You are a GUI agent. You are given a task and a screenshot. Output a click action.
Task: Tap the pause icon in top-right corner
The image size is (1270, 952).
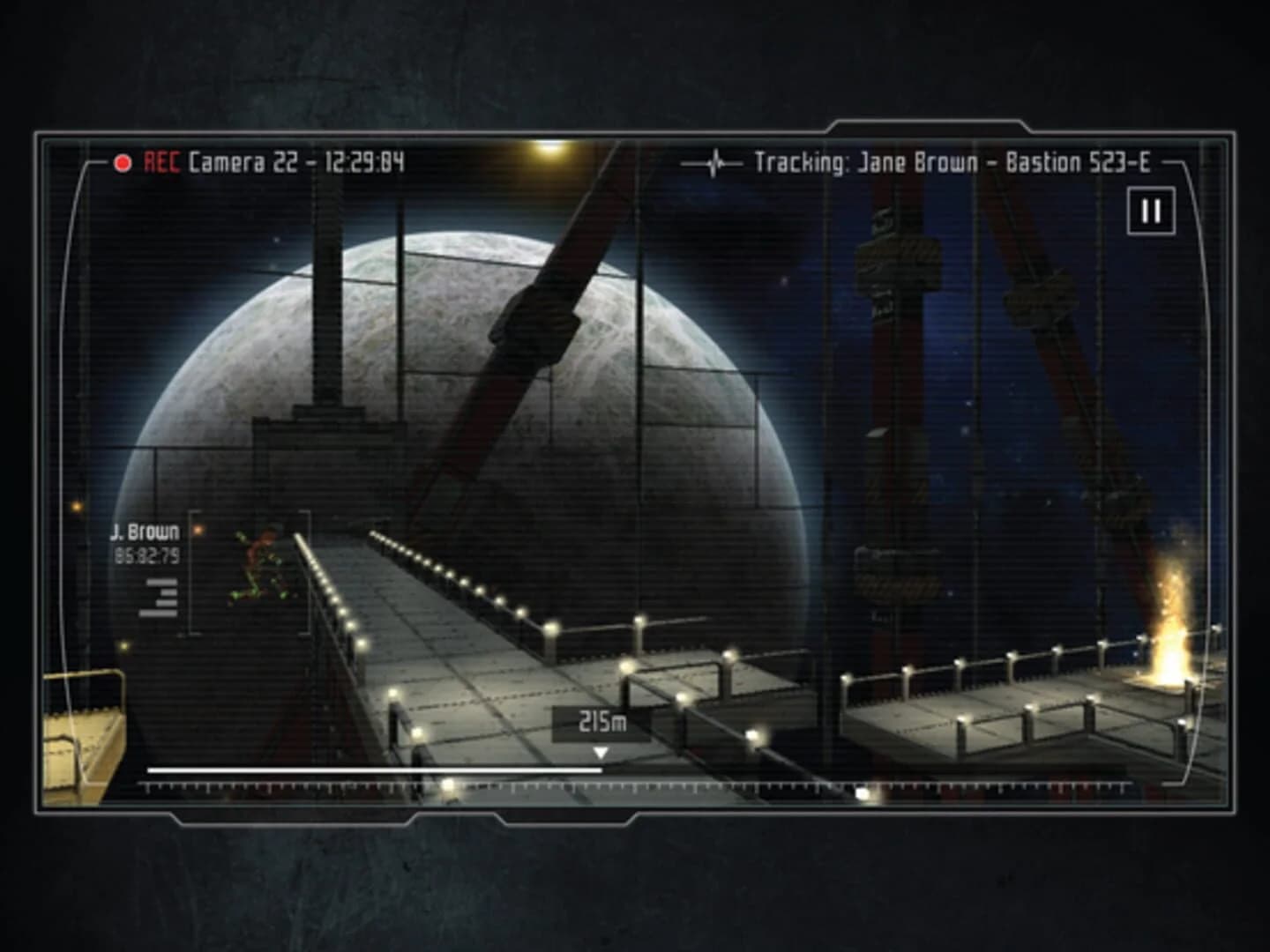coord(1151,212)
